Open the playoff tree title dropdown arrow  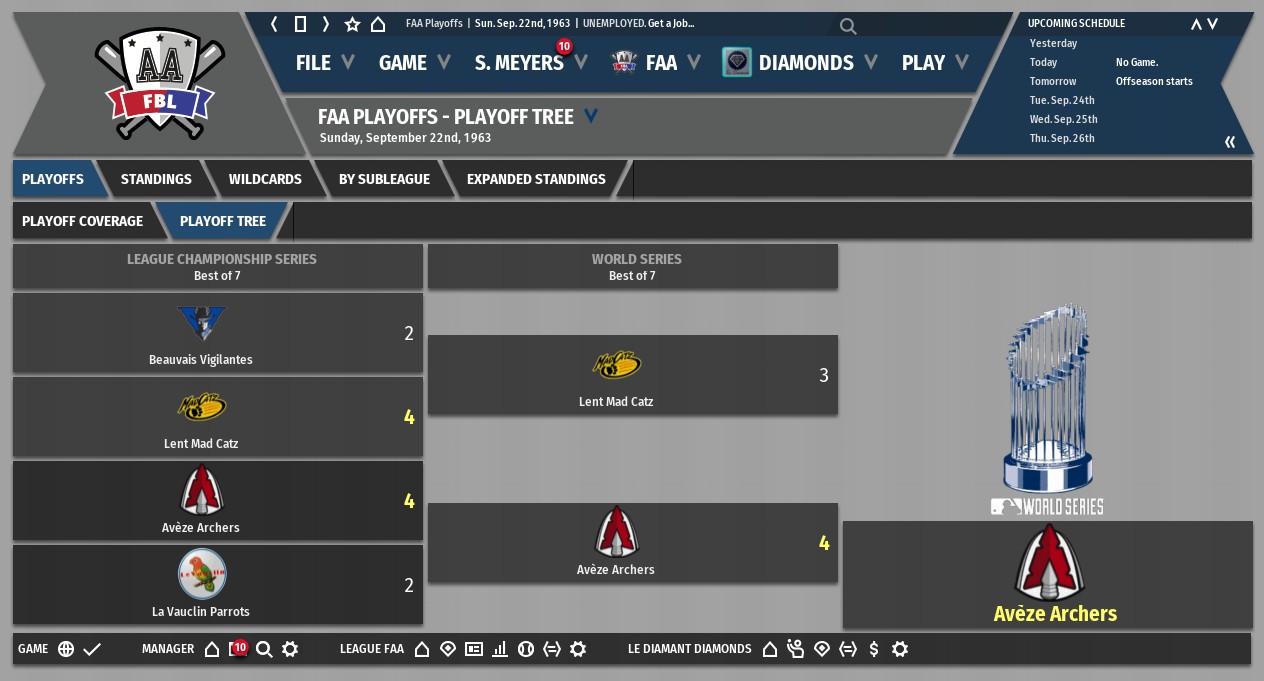pyautogui.click(x=591, y=117)
